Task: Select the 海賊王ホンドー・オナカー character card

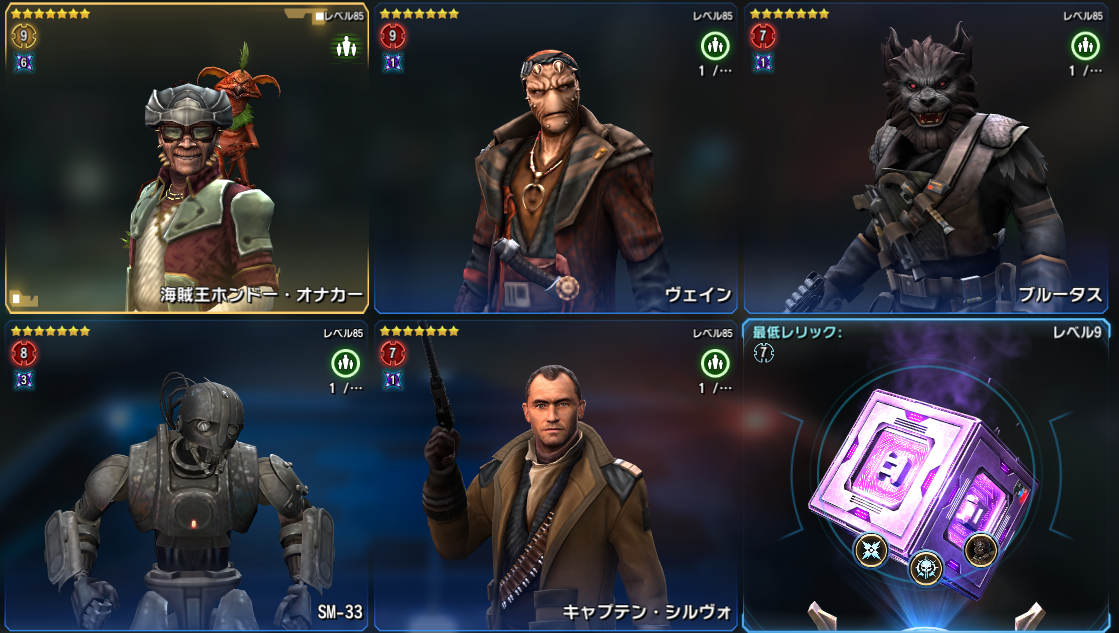Action: pyautogui.click(x=187, y=160)
